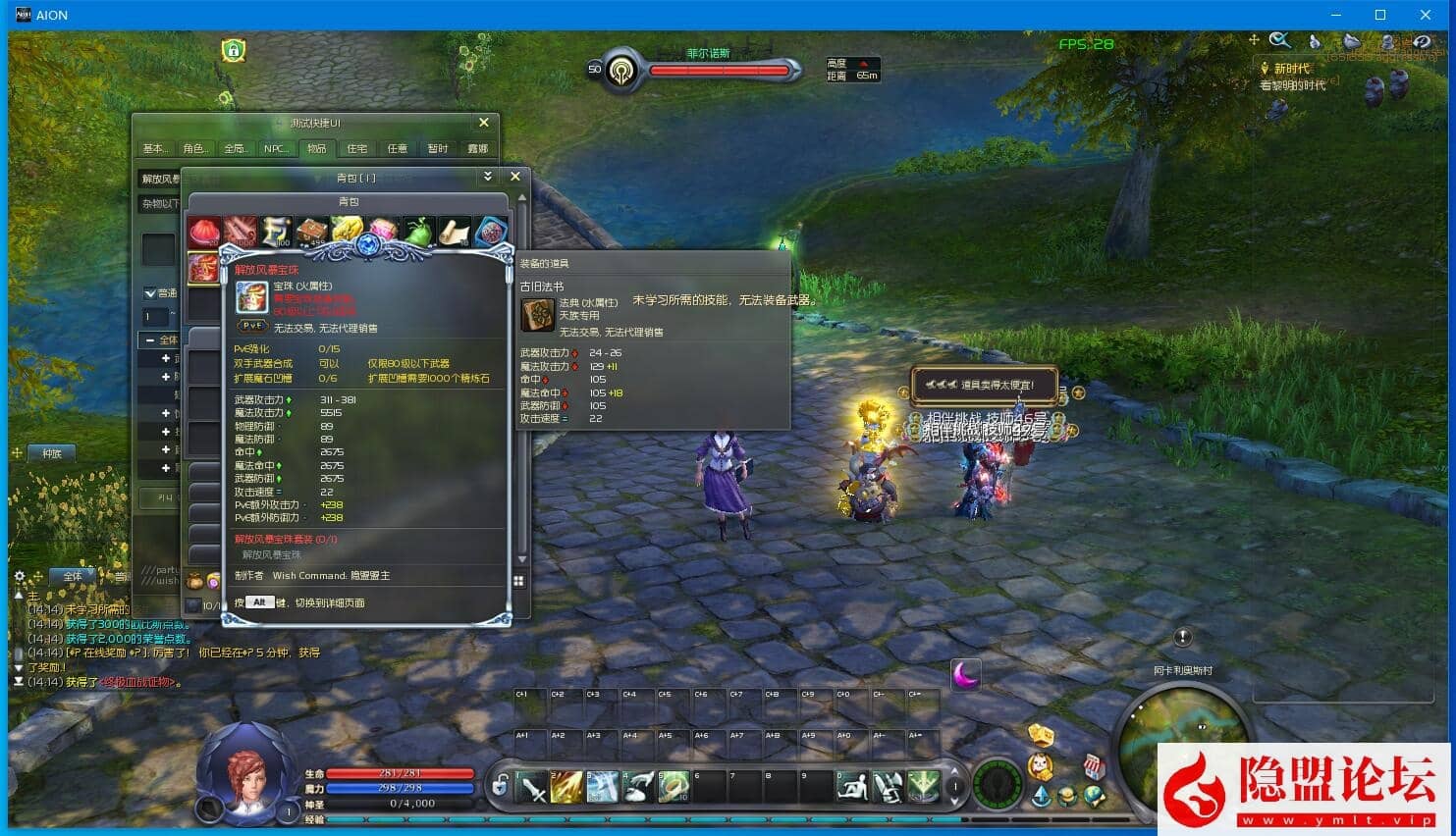Pick the treasure chest item in the bag
The image size is (1456, 836).
312,233
